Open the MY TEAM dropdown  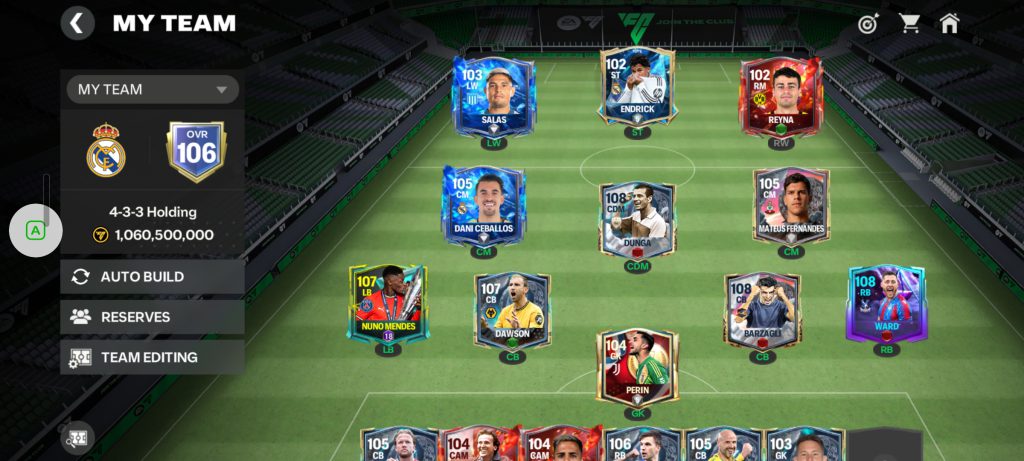point(153,89)
